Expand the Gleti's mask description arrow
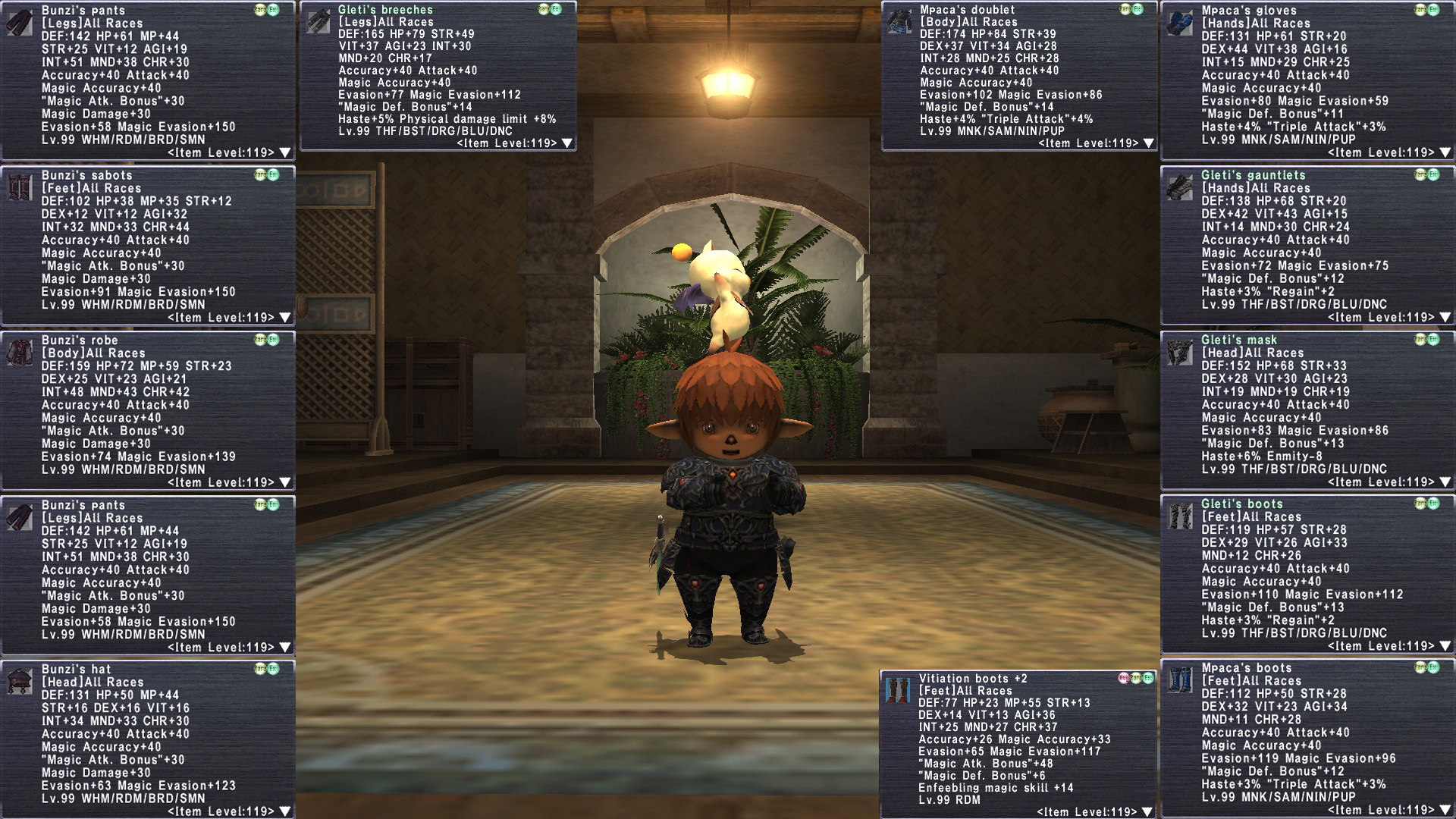 click(x=1445, y=482)
